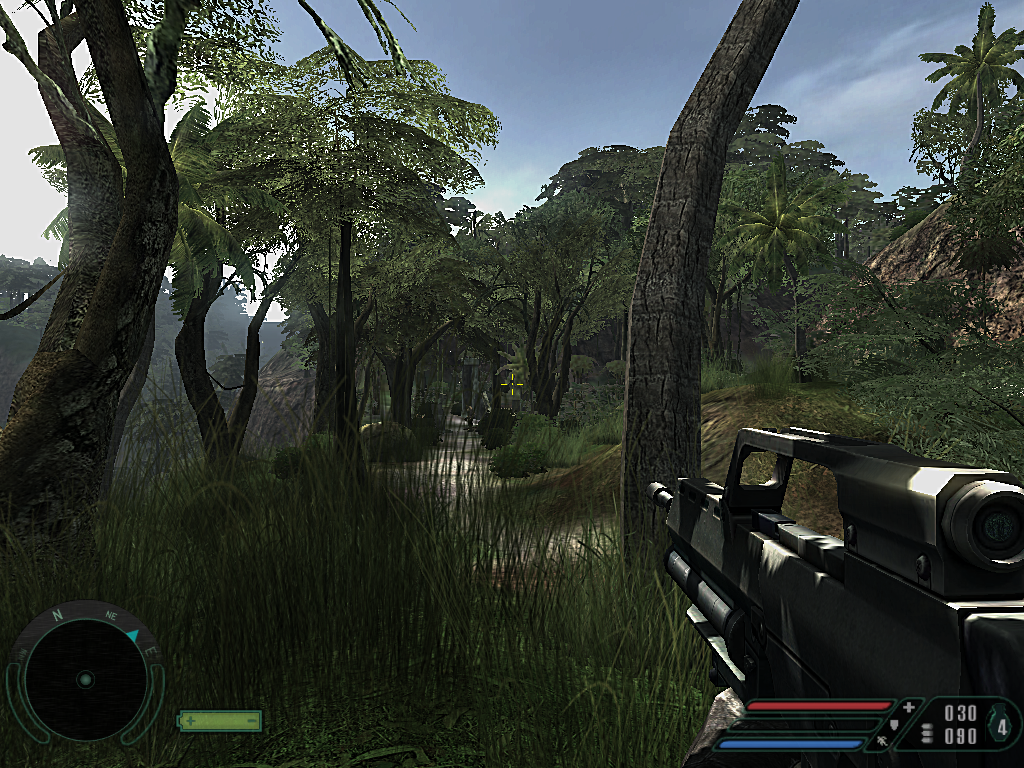Click the cyan objective arrow on the compass
This screenshot has height=768, width=1024.
134,636
